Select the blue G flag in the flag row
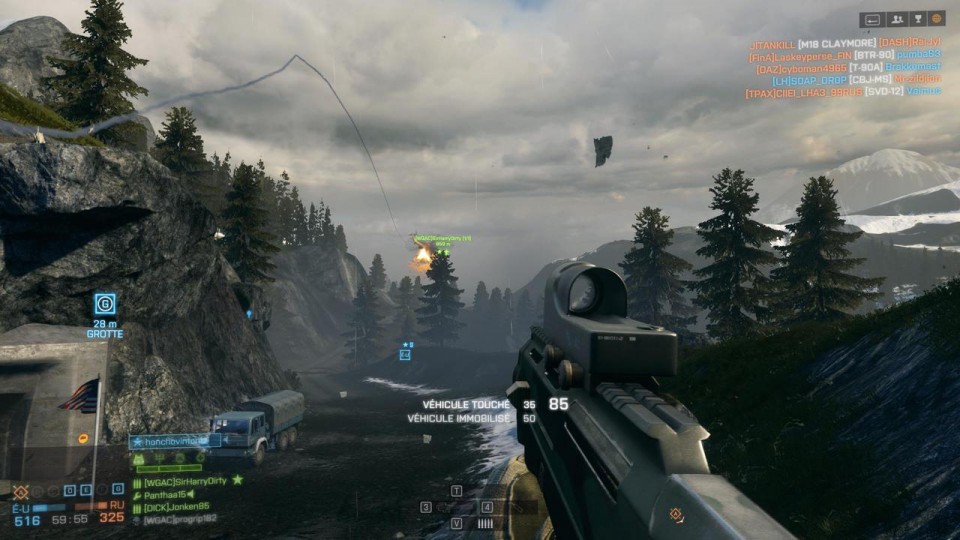960x540 pixels. 118,490
